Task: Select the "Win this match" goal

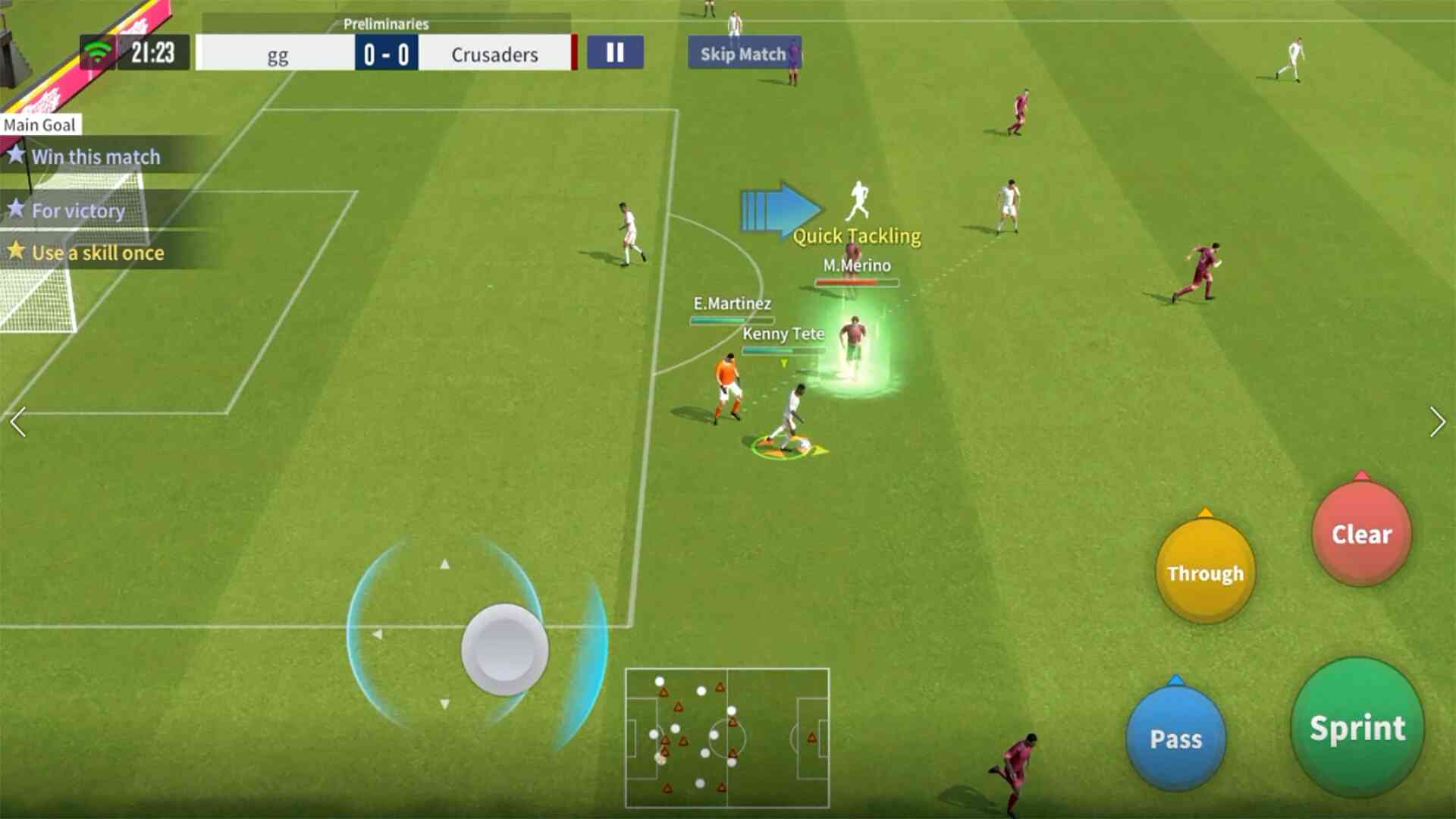Action: (x=96, y=157)
